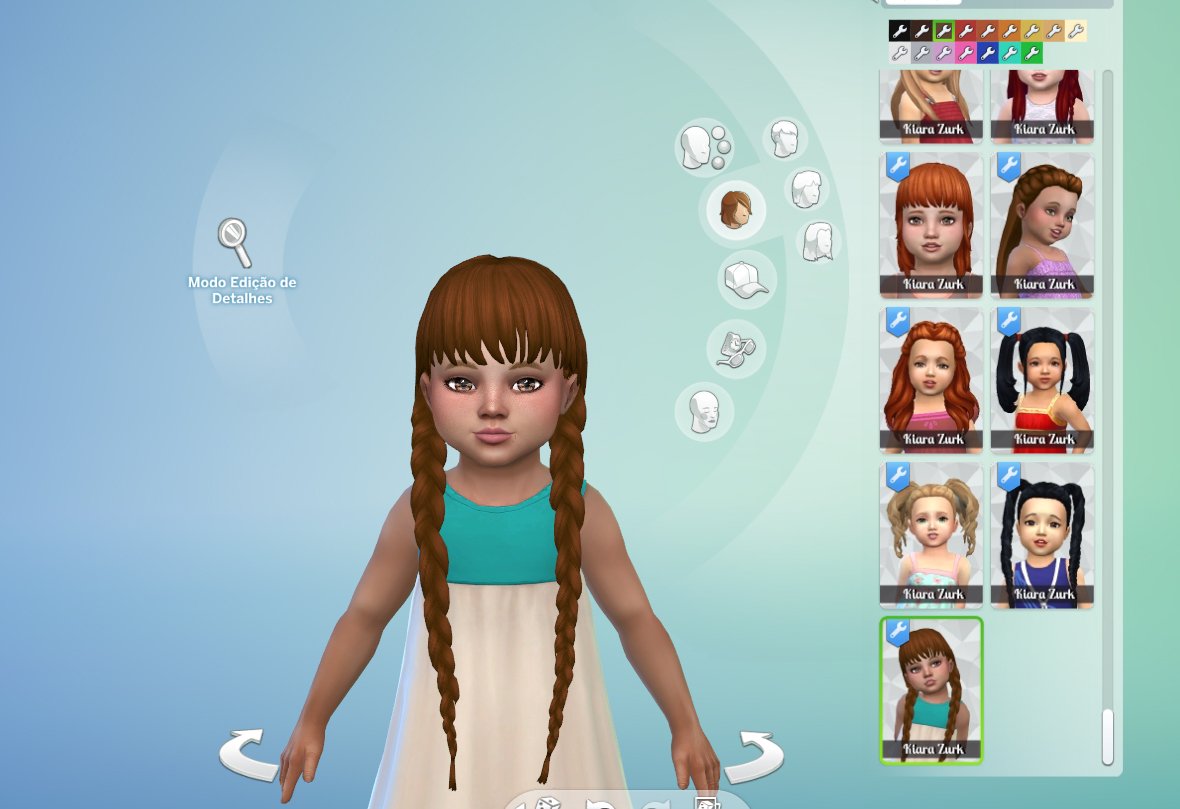The image size is (1180, 809).
Task: Choose the orange bob with bangs hairstyle
Action: [931, 225]
